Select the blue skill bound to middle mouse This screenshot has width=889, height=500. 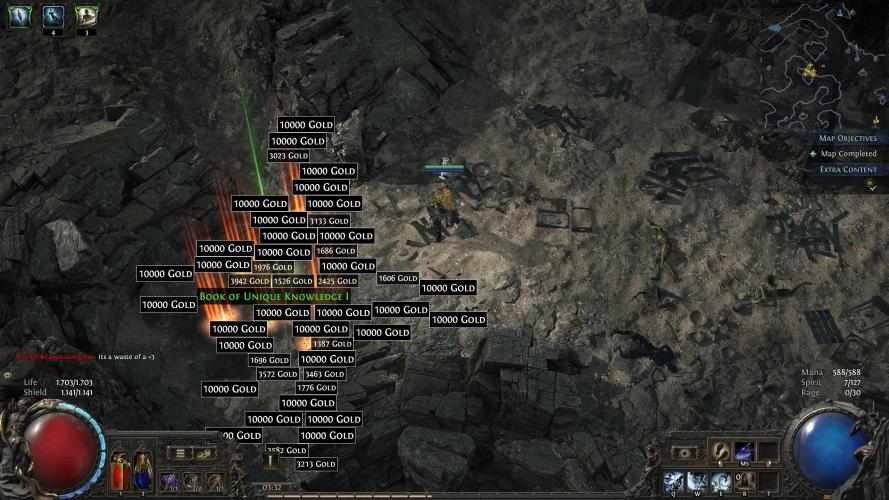pos(744,453)
